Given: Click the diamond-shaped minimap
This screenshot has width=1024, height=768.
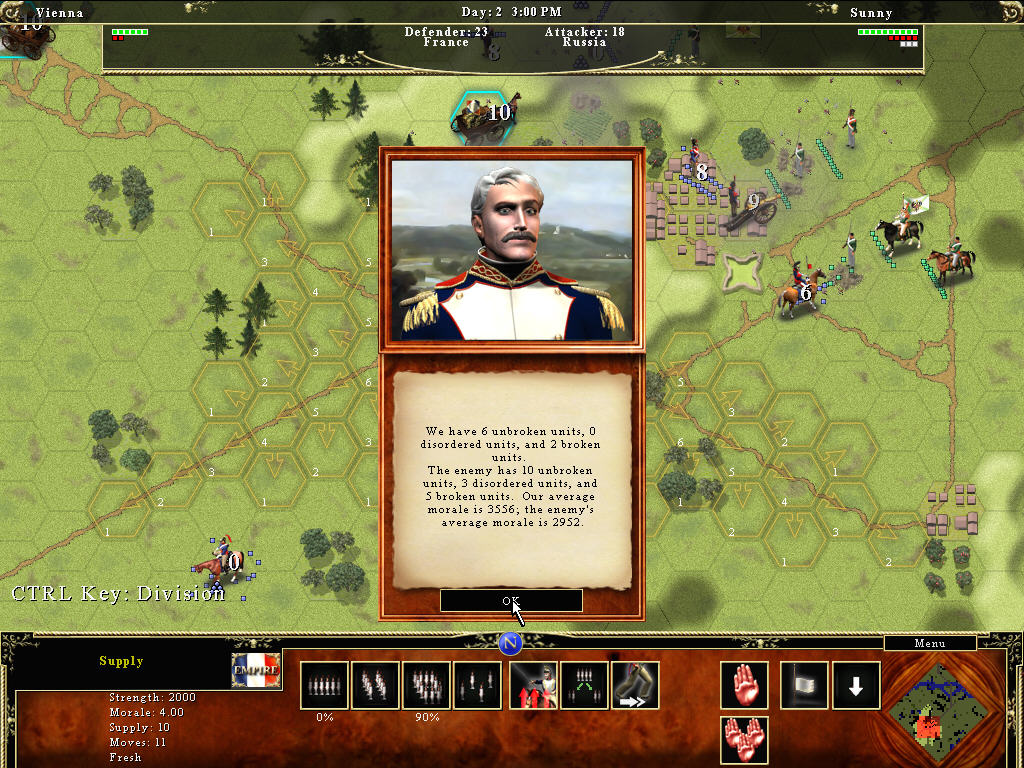Looking at the screenshot, I should pyautogui.click(x=936, y=710).
